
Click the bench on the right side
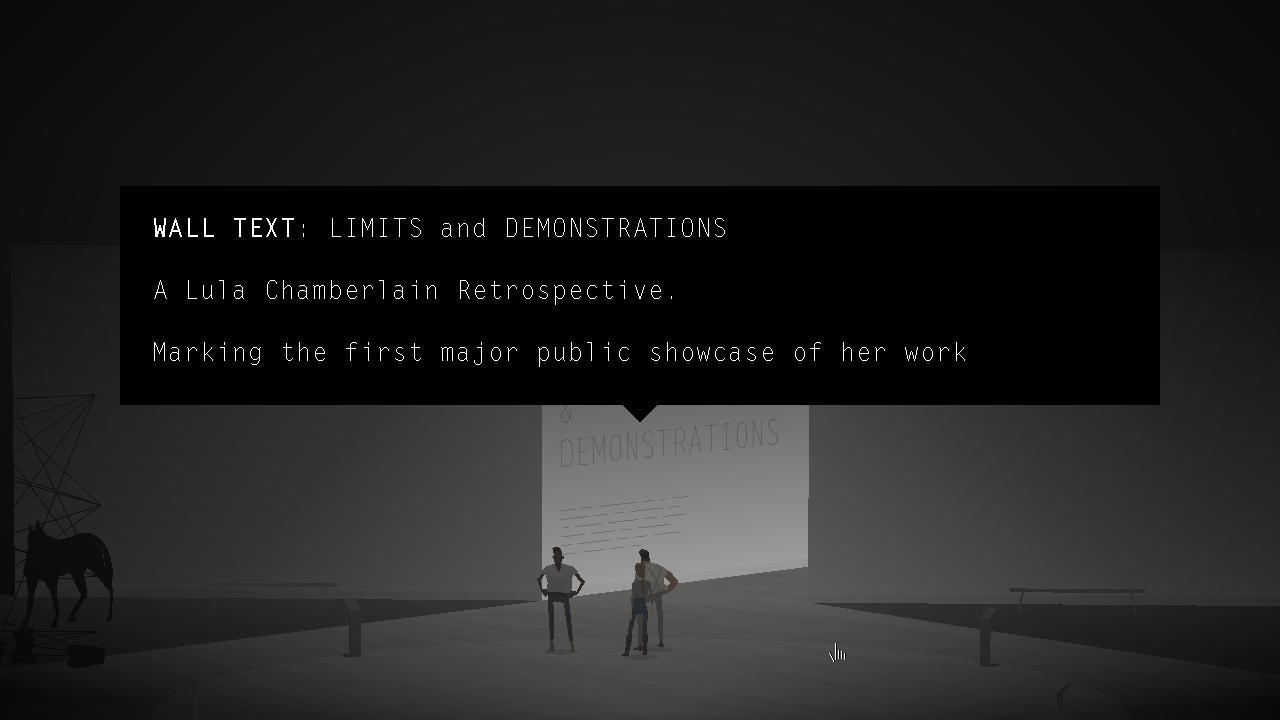1077,590
